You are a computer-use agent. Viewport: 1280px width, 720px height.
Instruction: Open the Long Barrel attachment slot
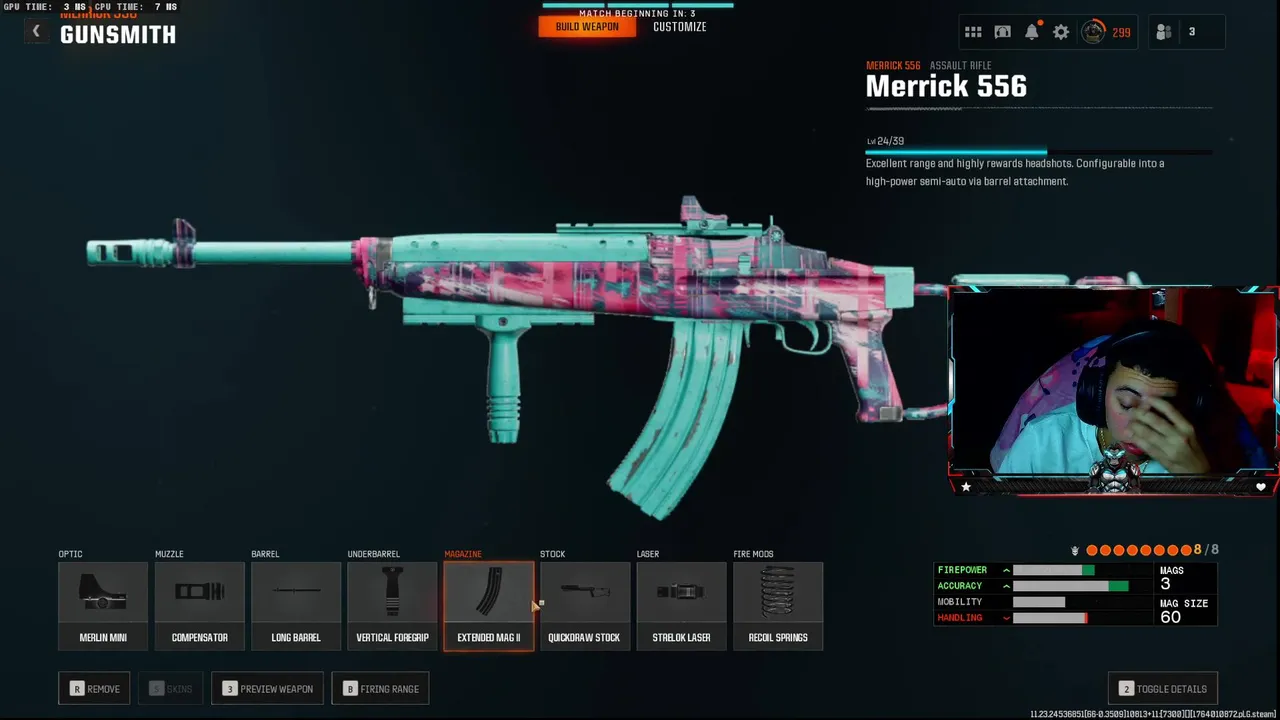[x=296, y=606]
